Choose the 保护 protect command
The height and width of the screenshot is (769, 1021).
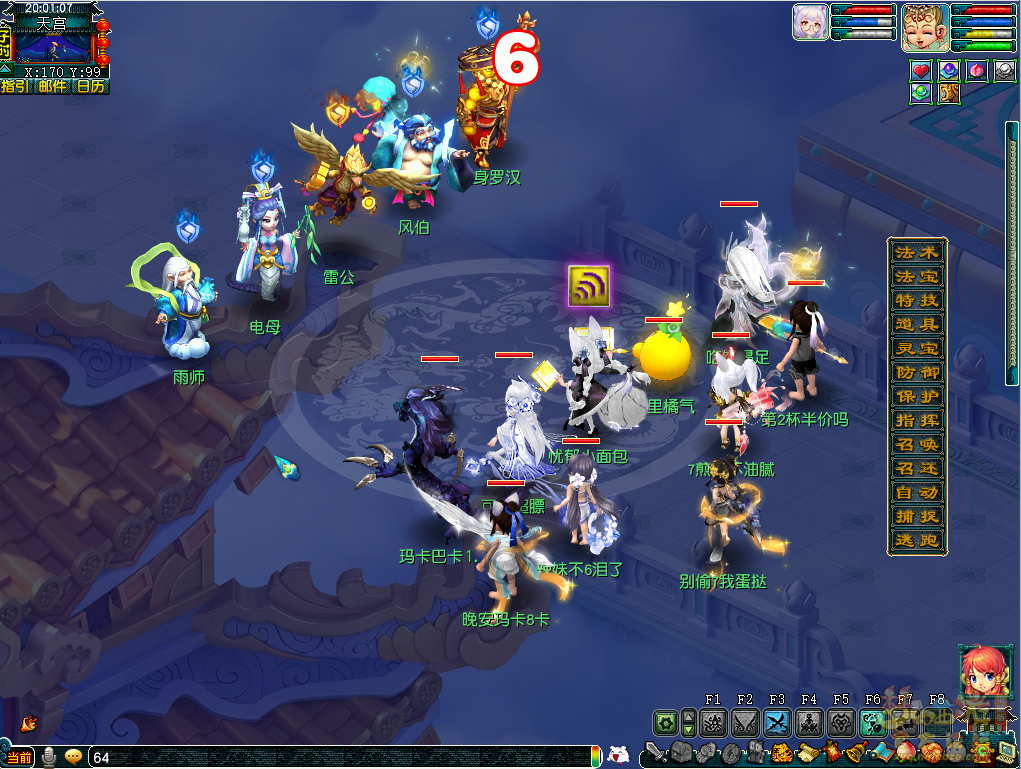[x=916, y=396]
